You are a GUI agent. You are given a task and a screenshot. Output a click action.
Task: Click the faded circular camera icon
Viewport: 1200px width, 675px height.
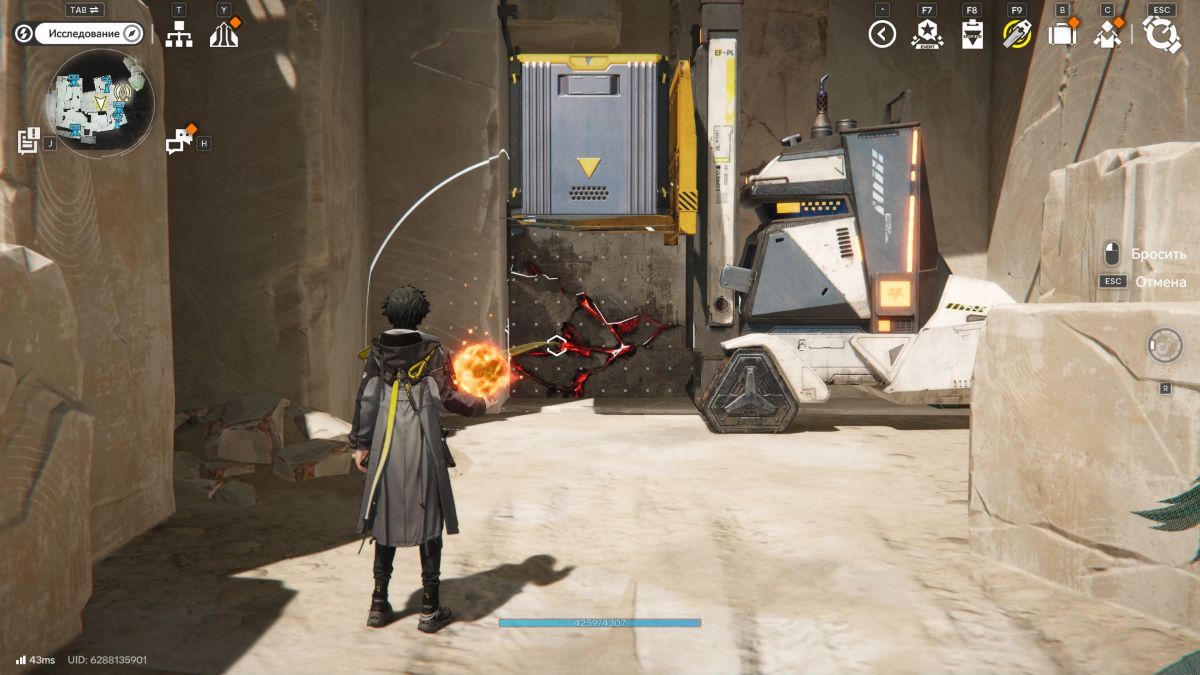point(1165,346)
